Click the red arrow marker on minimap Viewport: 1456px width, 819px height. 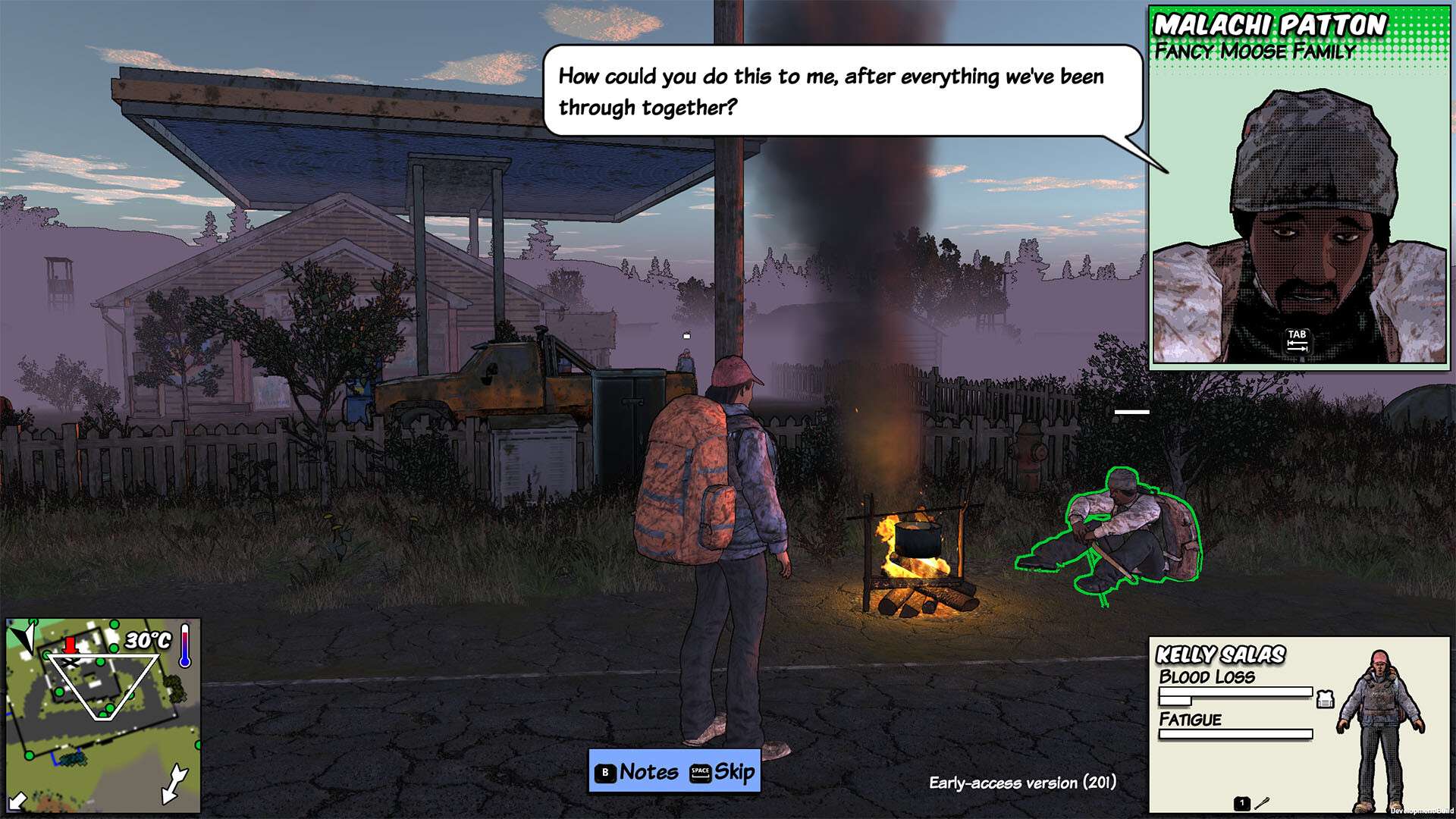pyautogui.click(x=70, y=645)
